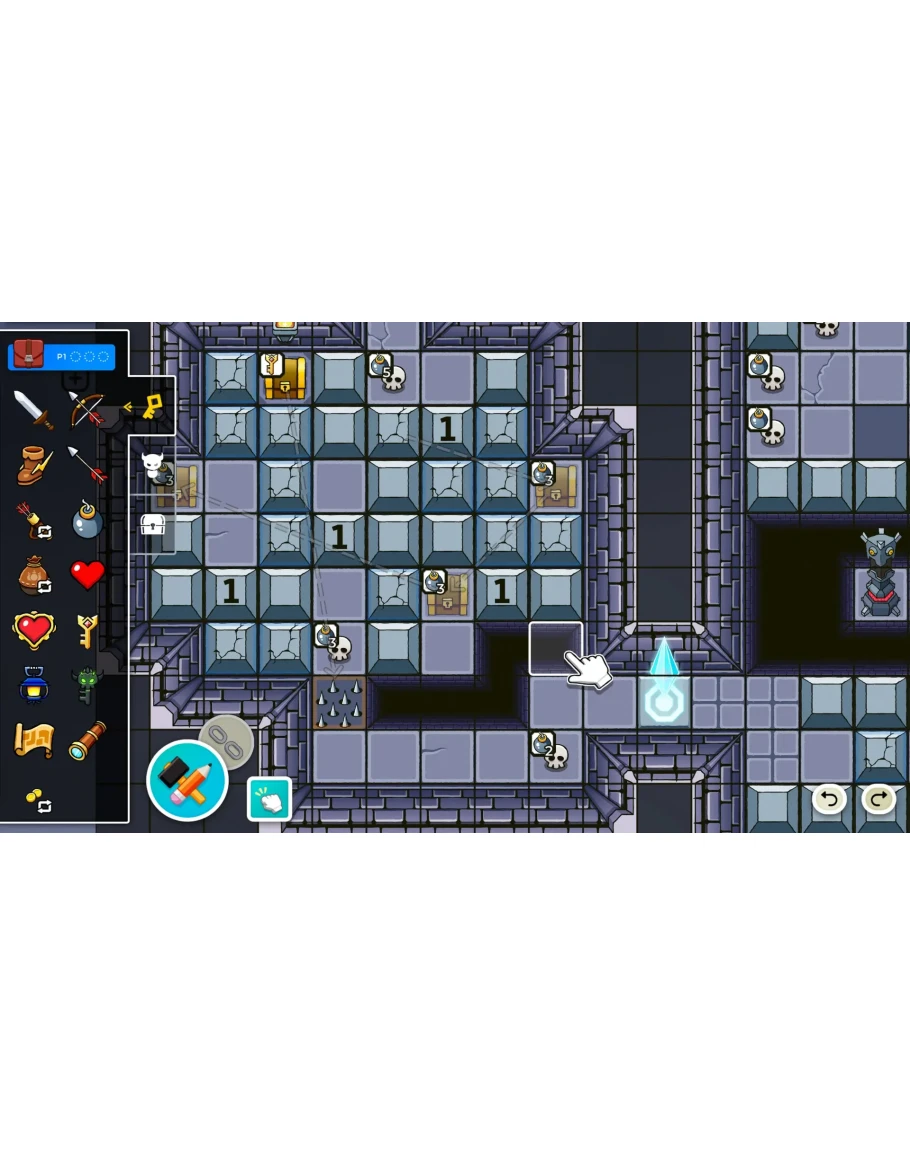Select the golden key item
910x1155 pixels.
click(x=87, y=631)
